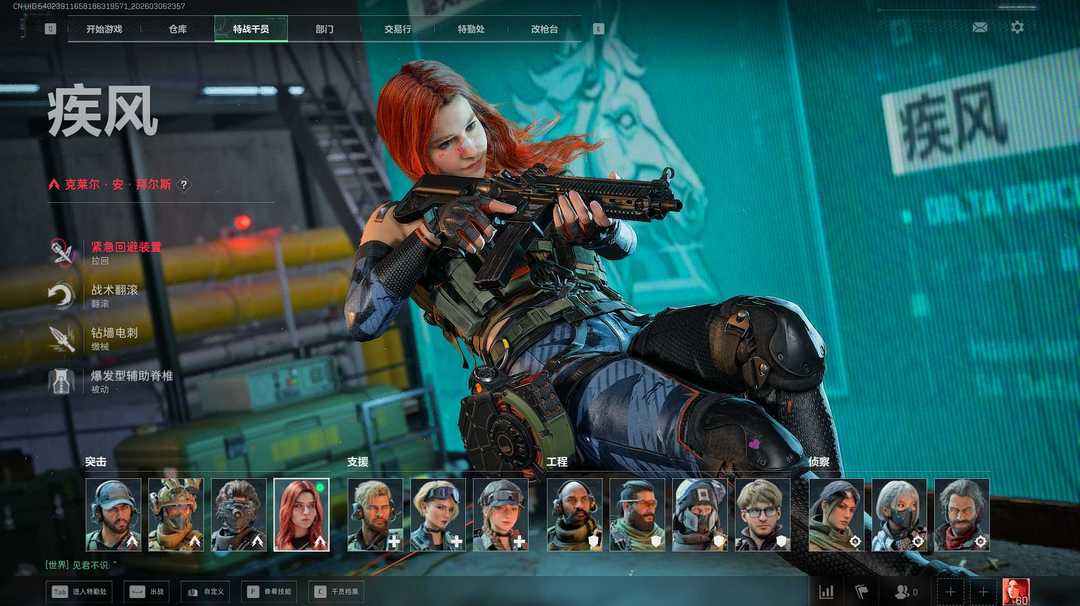The height and width of the screenshot is (606, 1080).
Task: Choose the glasses-wearing blond engineer operator portrait
Action: click(x=763, y=514)
